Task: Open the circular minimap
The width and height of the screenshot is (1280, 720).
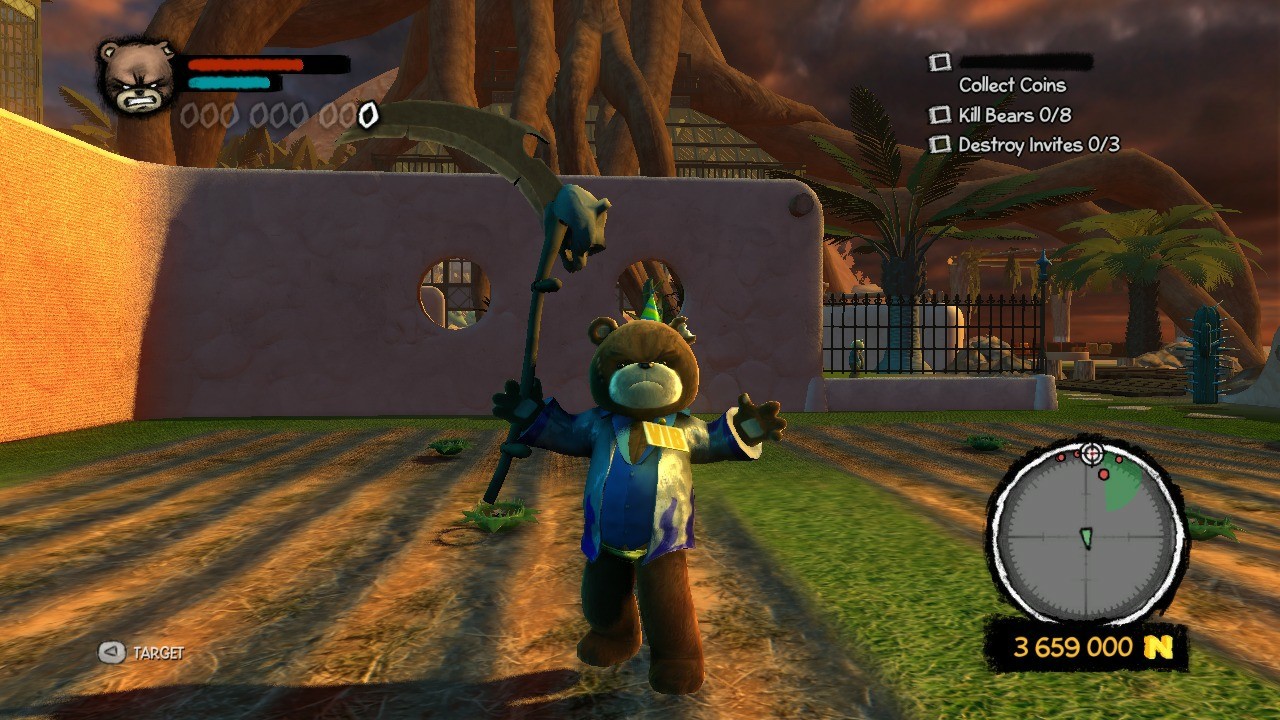Action: point(1087,535)
